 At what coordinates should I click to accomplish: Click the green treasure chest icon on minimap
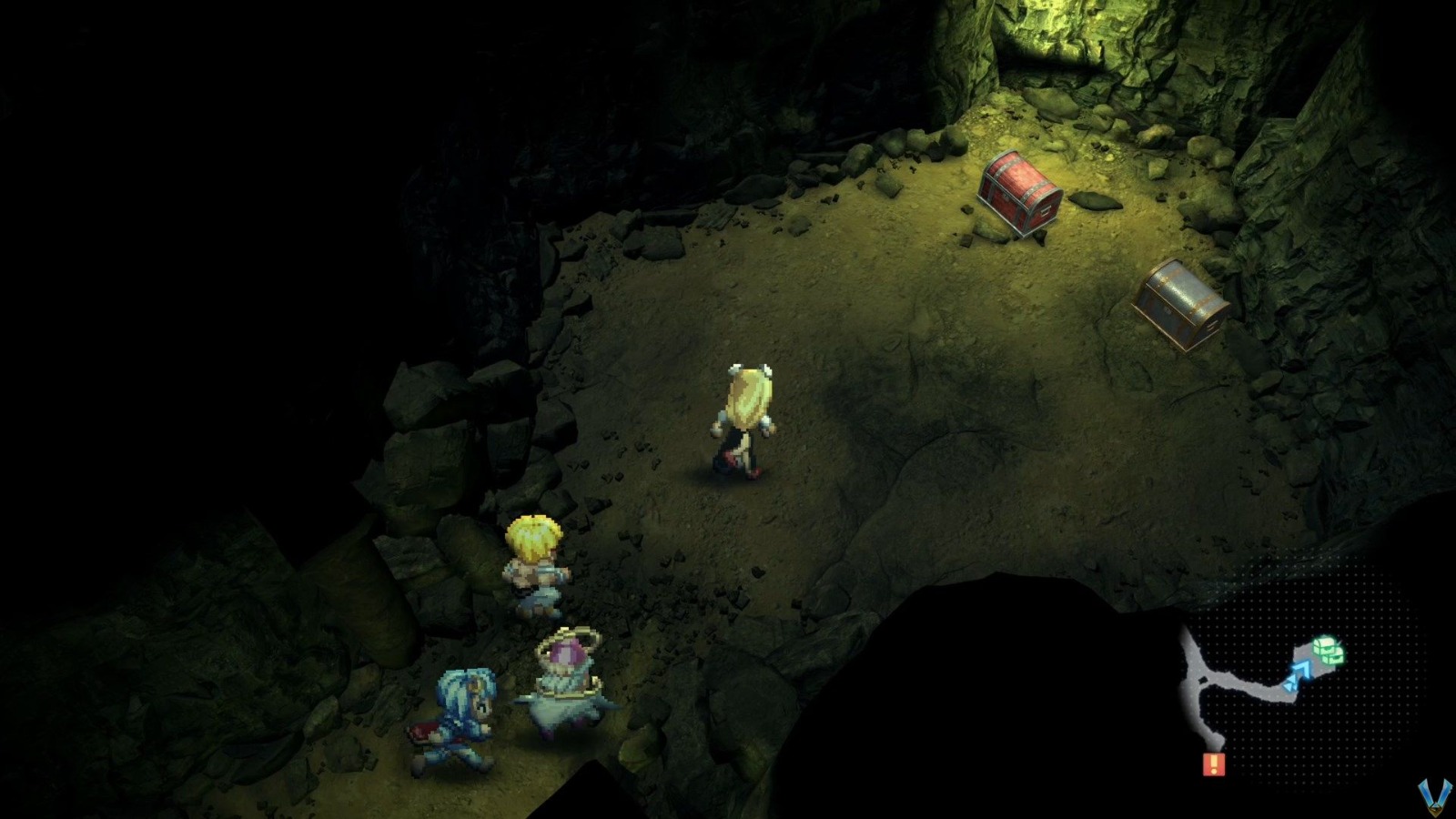[1323, 644]
